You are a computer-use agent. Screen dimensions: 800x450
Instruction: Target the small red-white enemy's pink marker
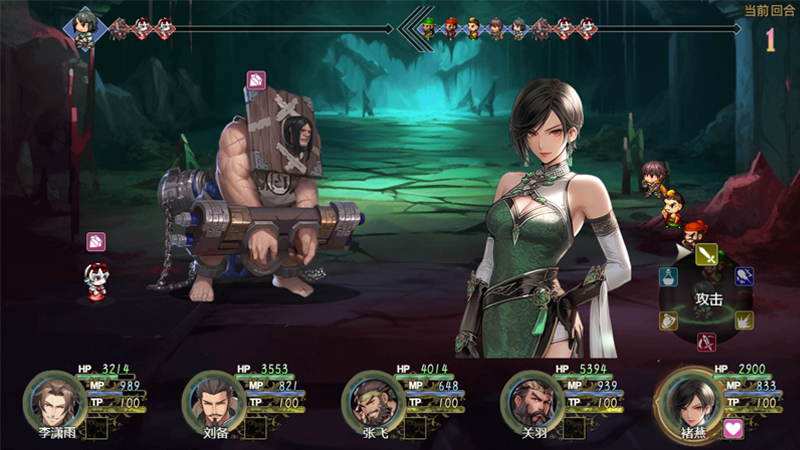(x=96, y=241)
